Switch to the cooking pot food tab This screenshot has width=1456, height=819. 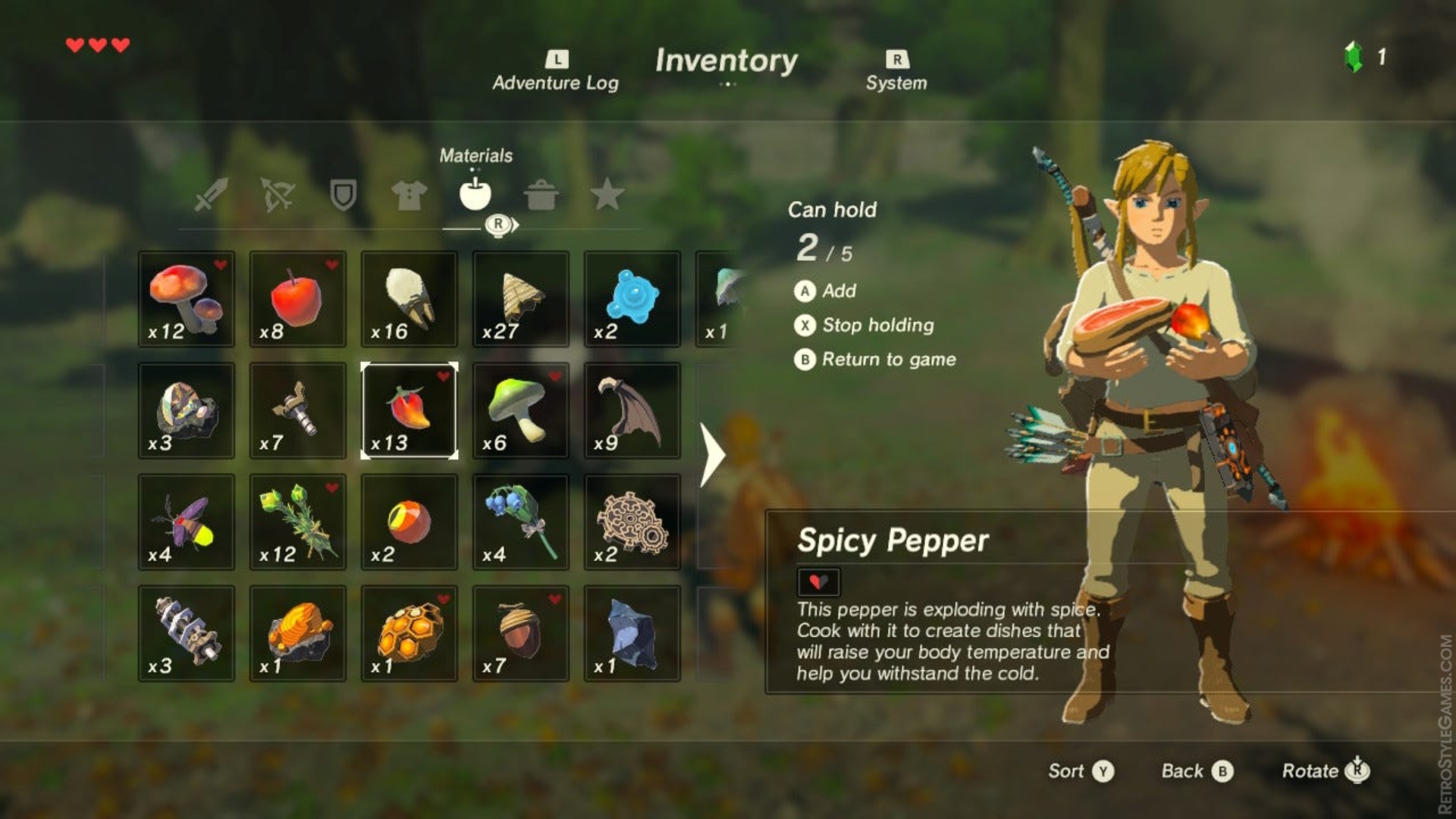pos(541,195)
